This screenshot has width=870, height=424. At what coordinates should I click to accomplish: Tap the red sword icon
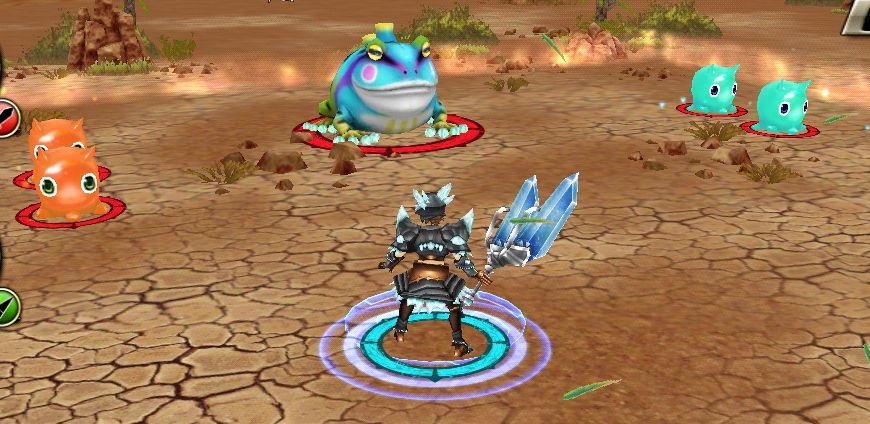[8, 118]
